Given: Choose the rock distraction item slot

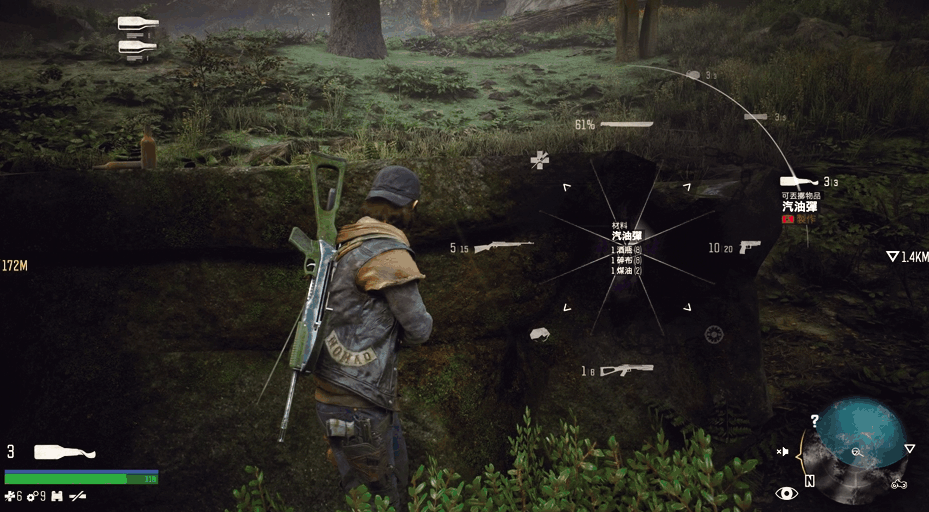Looking at the screenshot, I should (540, 334).
